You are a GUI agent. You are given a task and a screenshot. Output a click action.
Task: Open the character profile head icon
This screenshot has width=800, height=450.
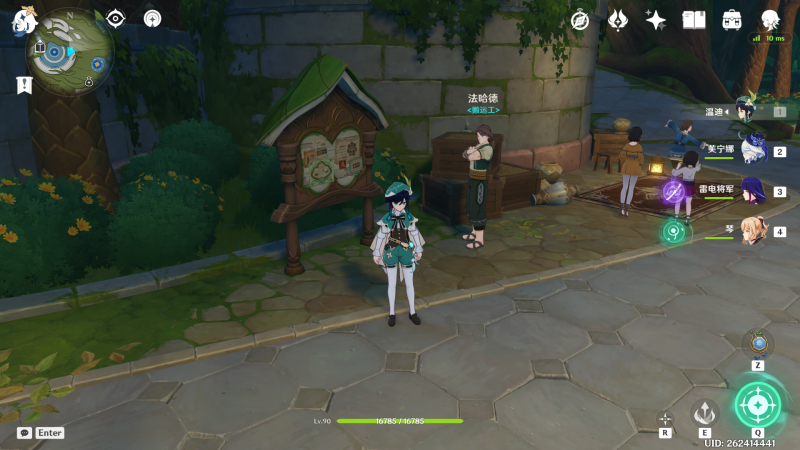769,20
